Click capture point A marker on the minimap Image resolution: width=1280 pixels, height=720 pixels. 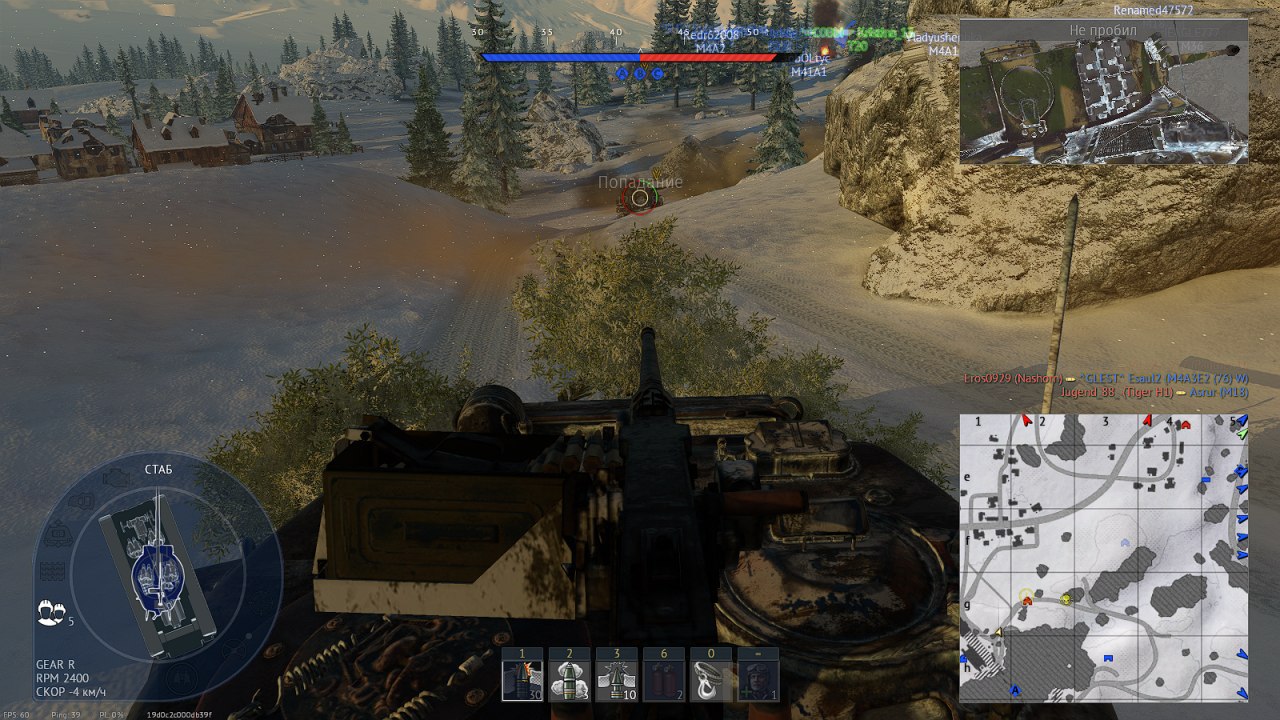tap(1015, 690)
